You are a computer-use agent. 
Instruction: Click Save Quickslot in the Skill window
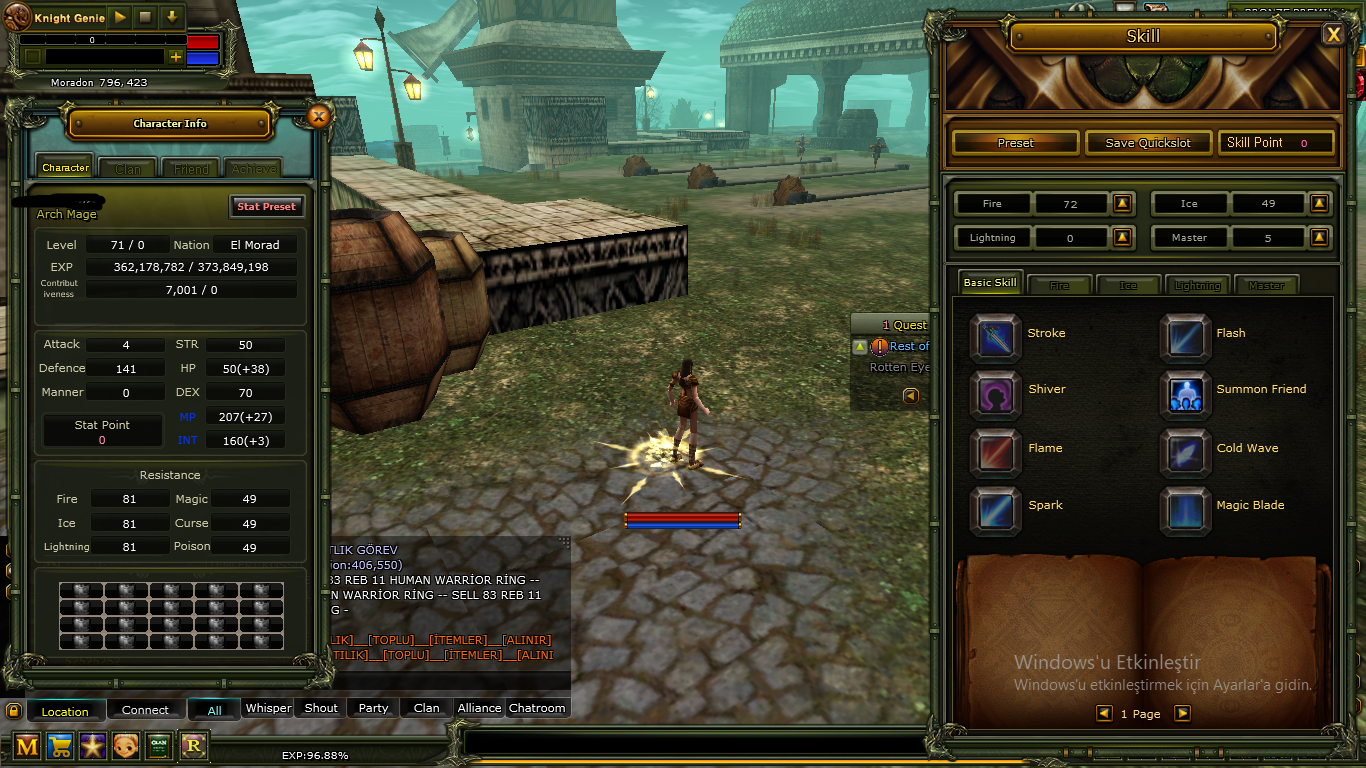[1148, 142]
